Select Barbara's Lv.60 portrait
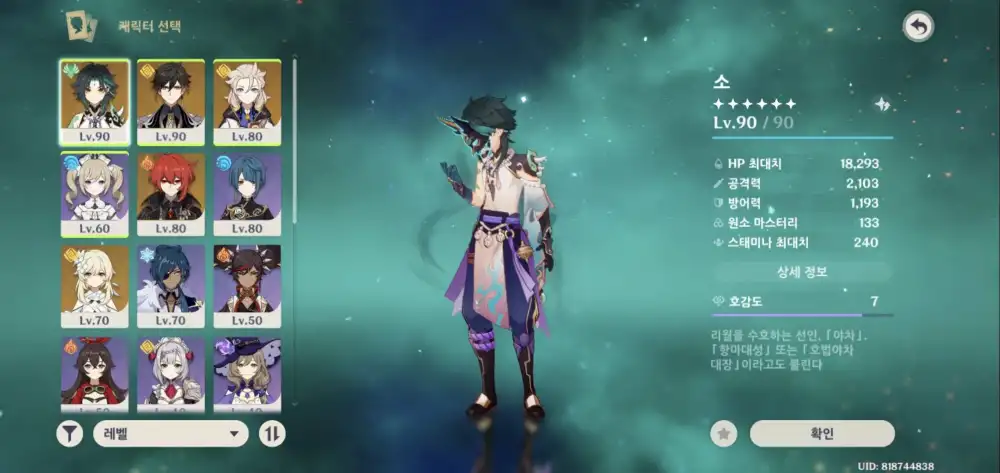 95,194
